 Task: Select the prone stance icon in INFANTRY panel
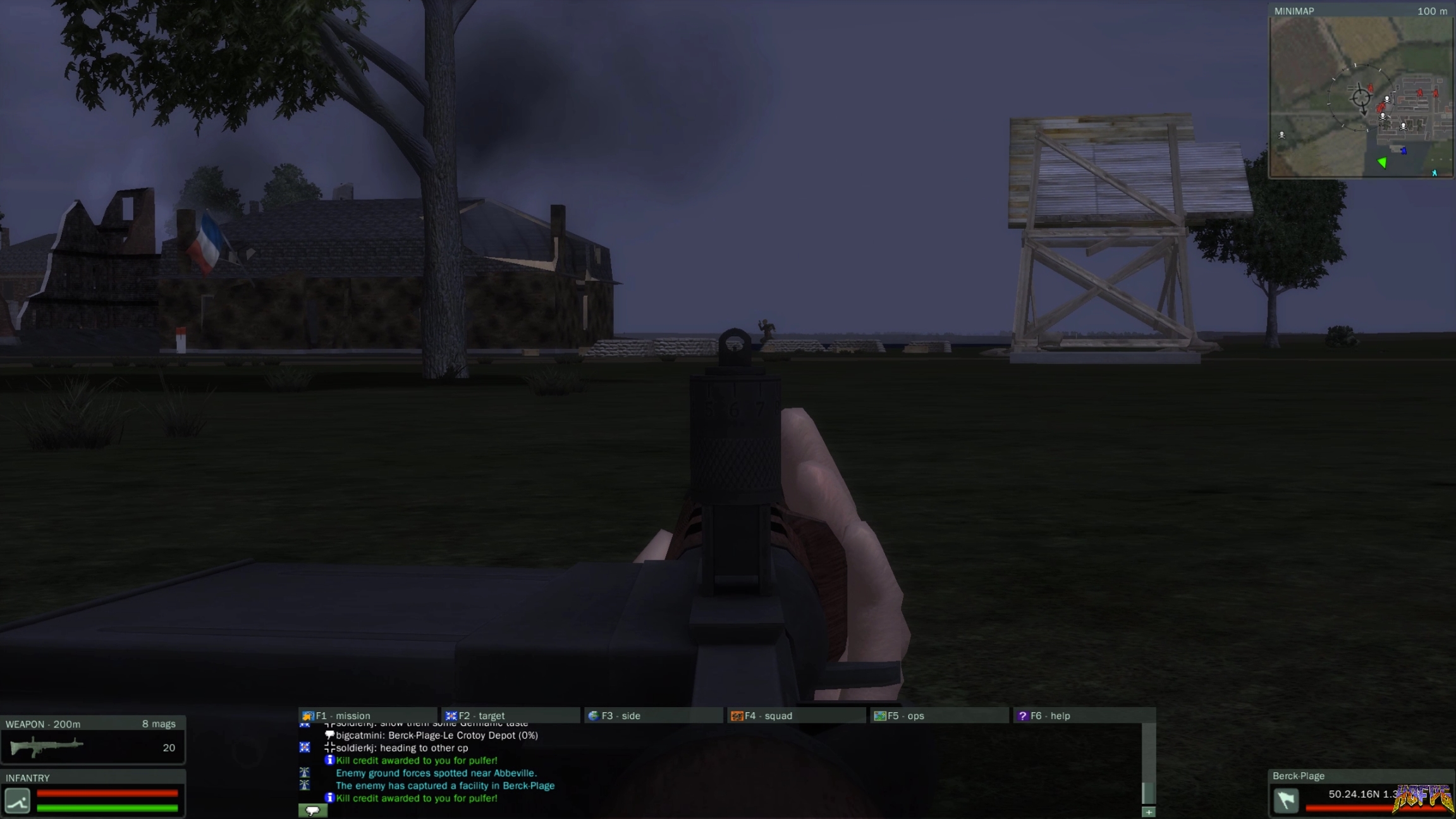pyautogui.click(x=17, y=800)
